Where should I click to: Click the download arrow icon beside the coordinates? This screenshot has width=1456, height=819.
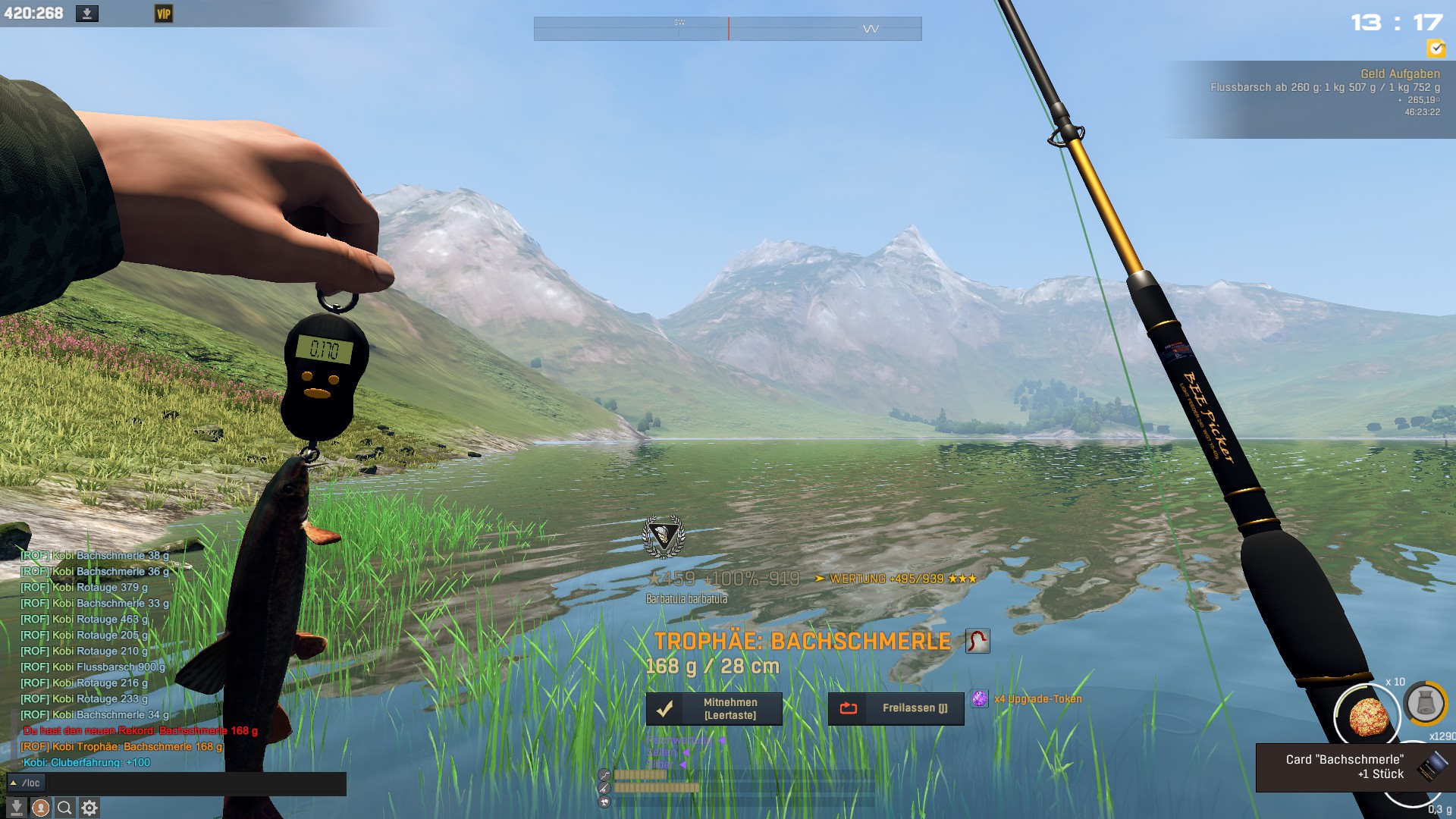86,14
